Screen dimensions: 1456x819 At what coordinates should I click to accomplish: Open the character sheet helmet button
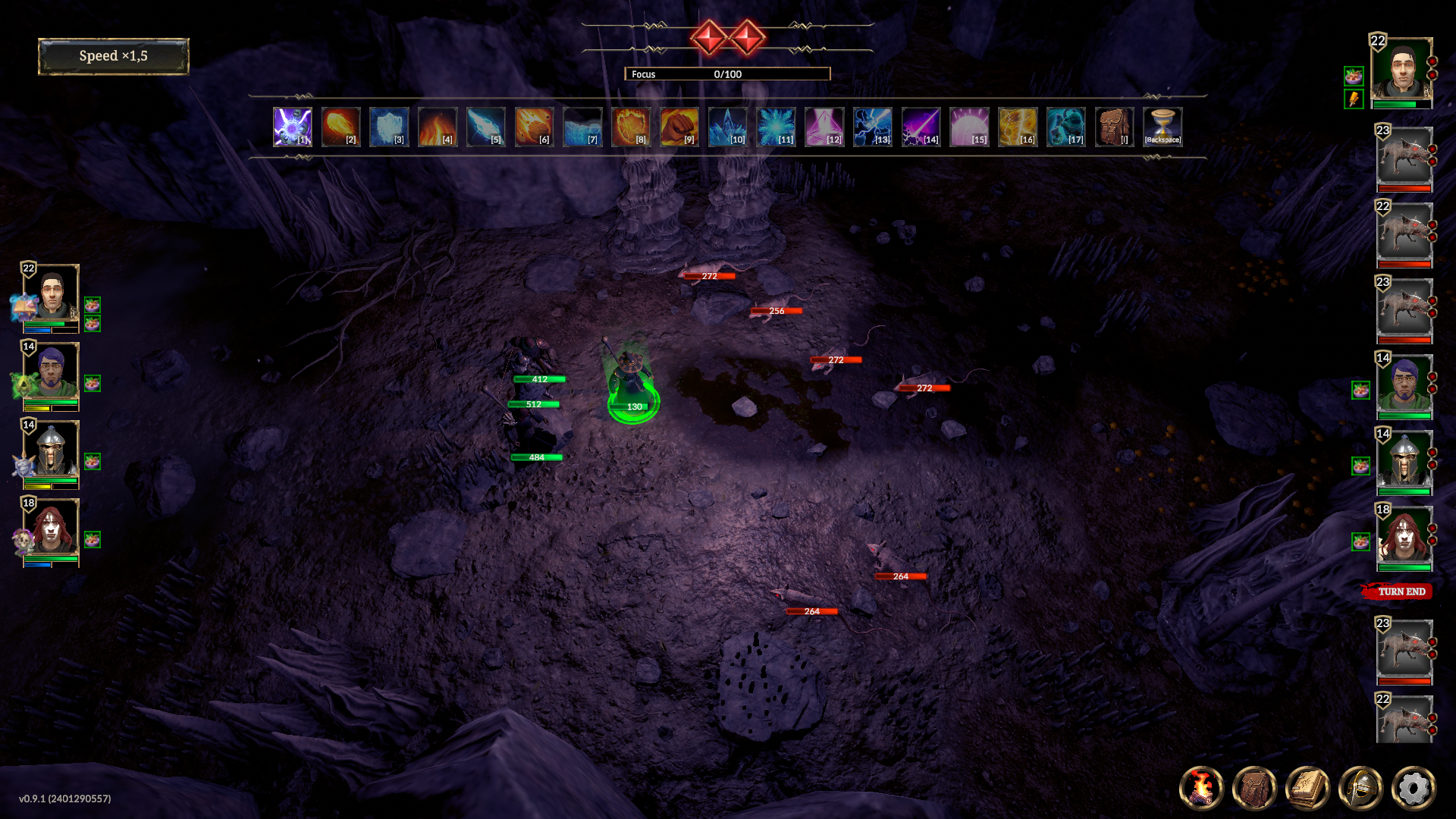click(1360, 788)
